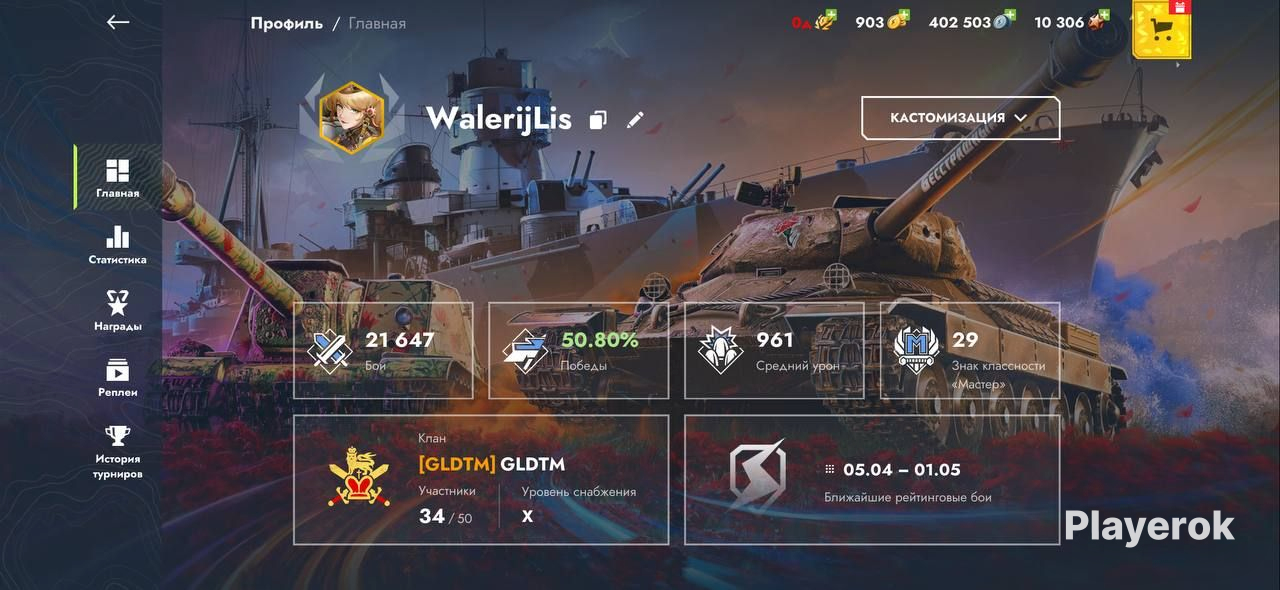The image size is (1280, 590).
Task: Click the player avatar portrait
Action: 351,118
